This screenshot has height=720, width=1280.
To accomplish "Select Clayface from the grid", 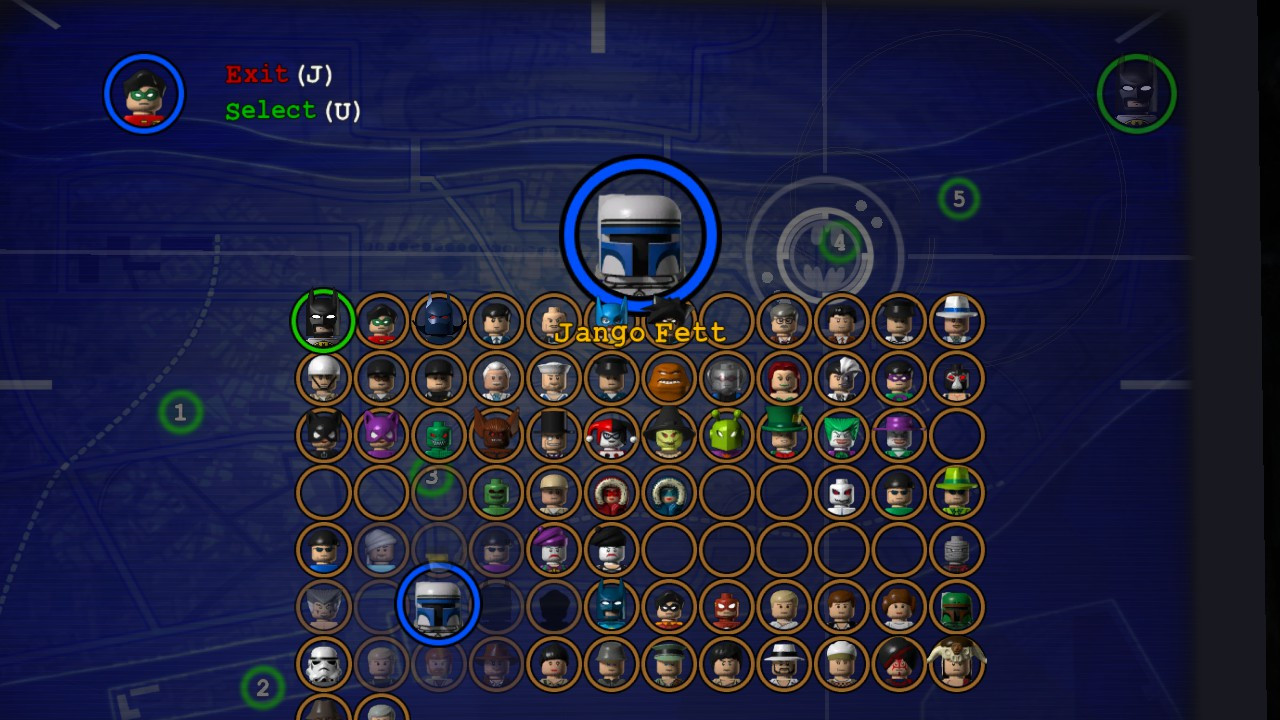I will coord(668,378).
